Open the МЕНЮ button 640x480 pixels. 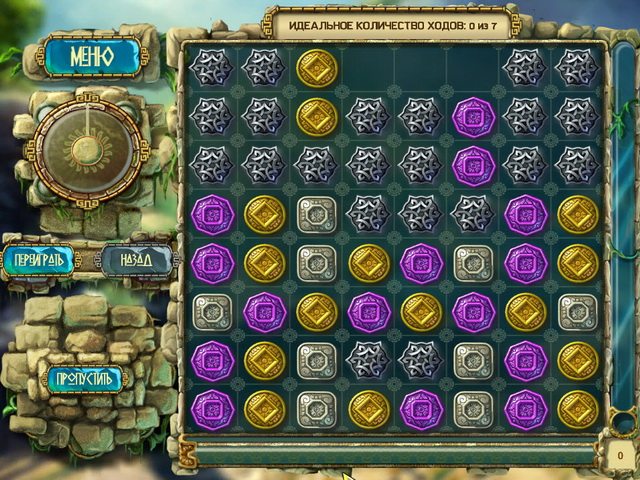tap(91, 57)
